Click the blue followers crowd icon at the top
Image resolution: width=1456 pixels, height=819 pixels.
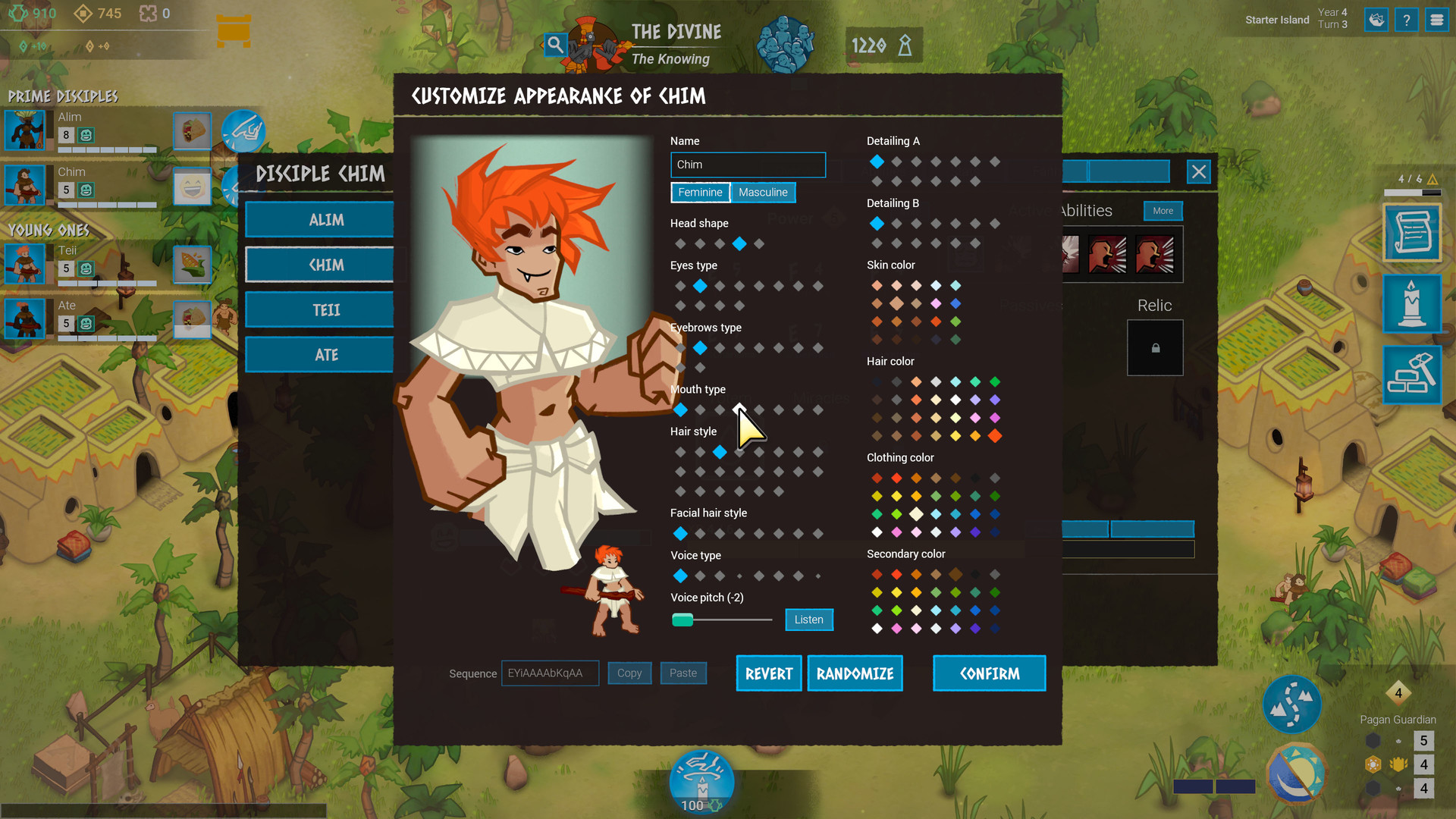786,45
